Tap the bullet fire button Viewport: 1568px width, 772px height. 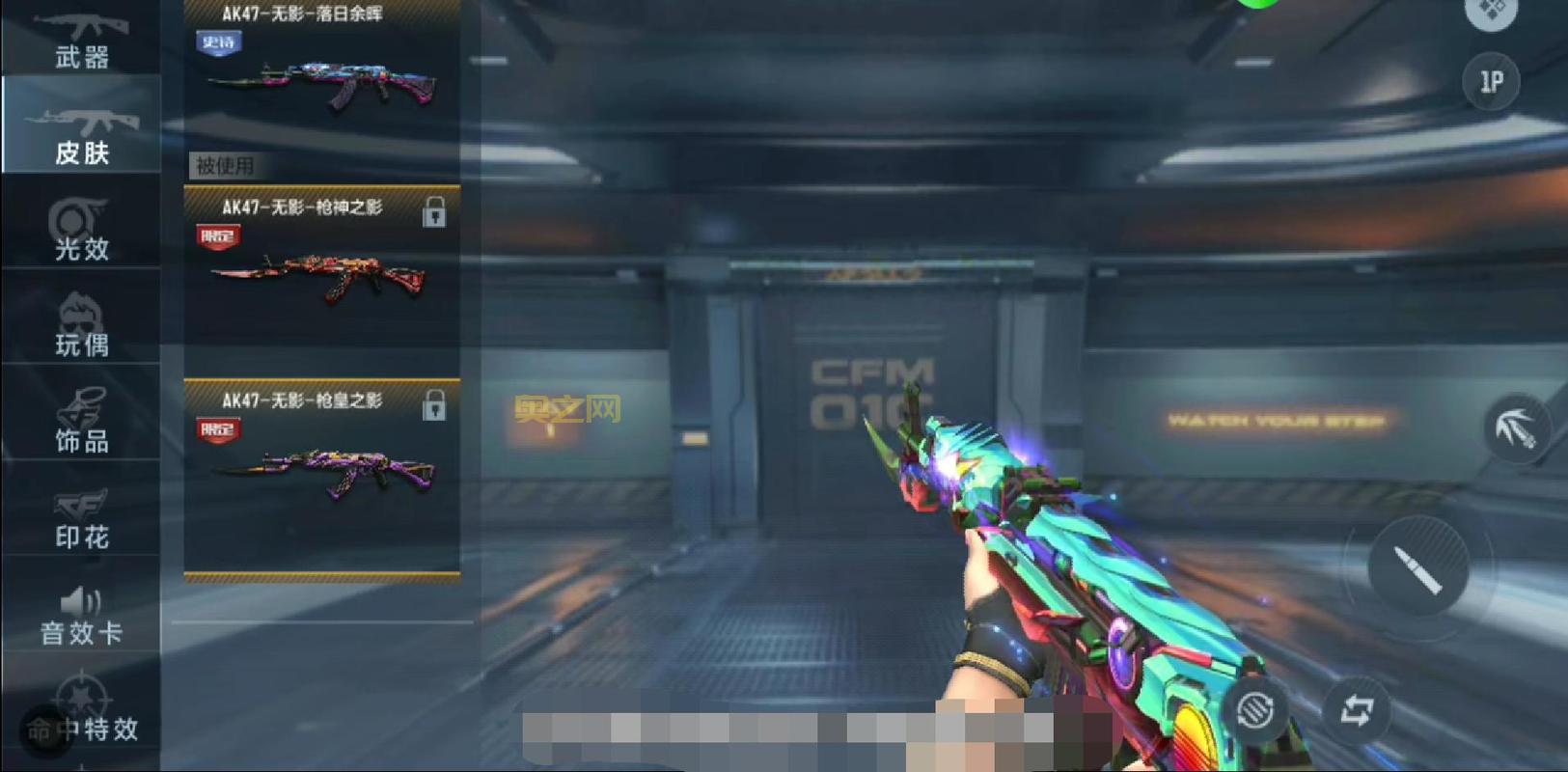click(x=1417, y=567)
